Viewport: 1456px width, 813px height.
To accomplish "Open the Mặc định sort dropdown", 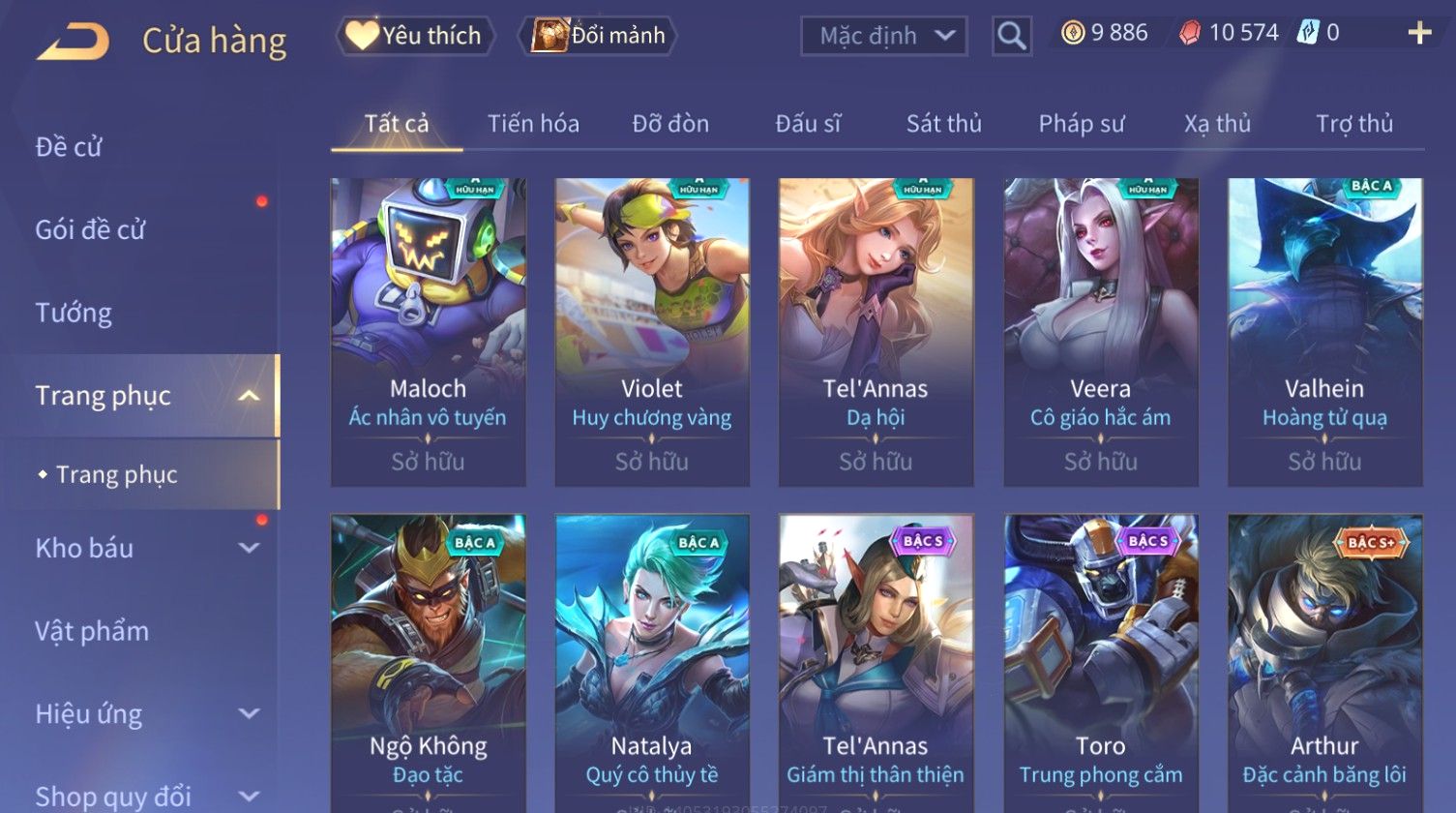I will (x=884, y=37).
